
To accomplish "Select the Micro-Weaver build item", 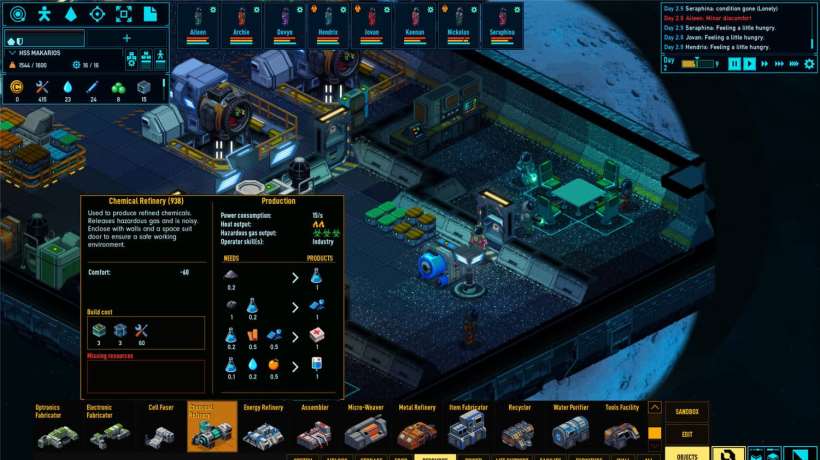I will point(366,432).
